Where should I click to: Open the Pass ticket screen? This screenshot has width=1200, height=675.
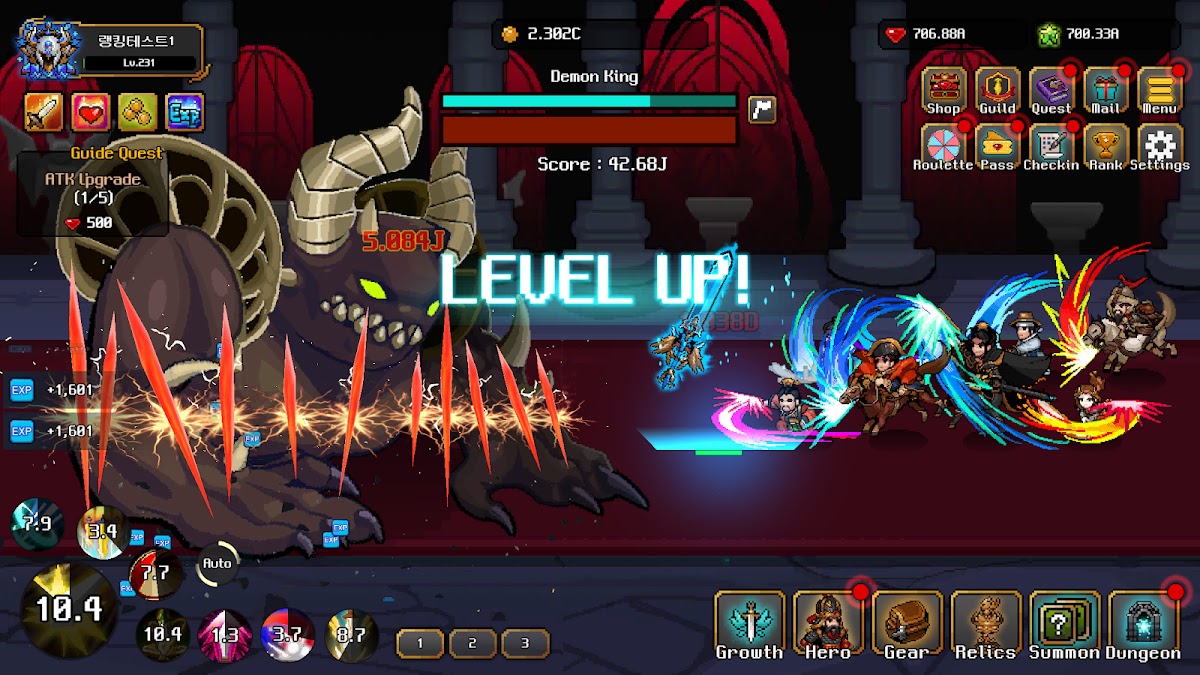[997, 146]
